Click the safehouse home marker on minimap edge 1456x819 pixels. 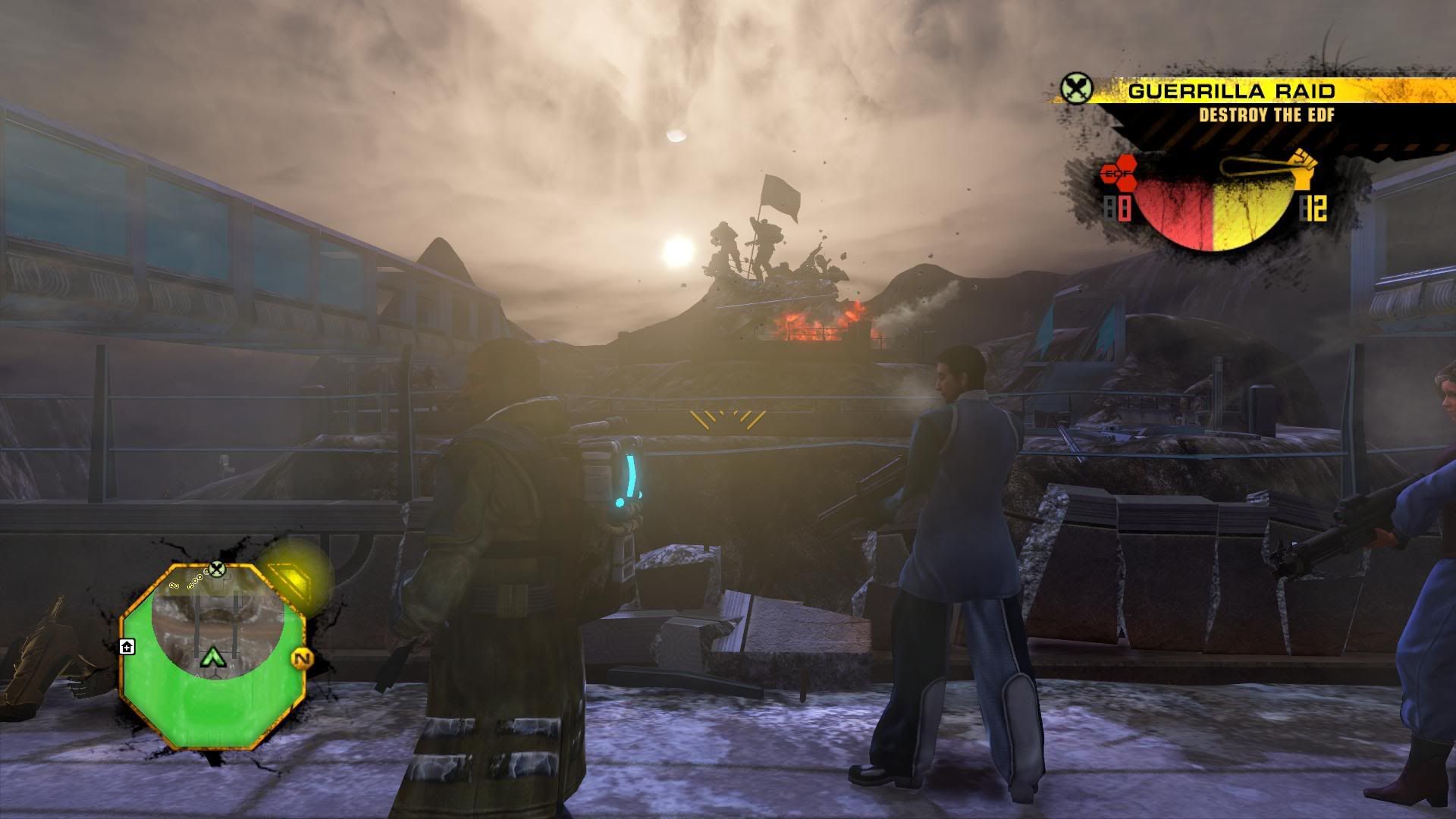[127, 646]
